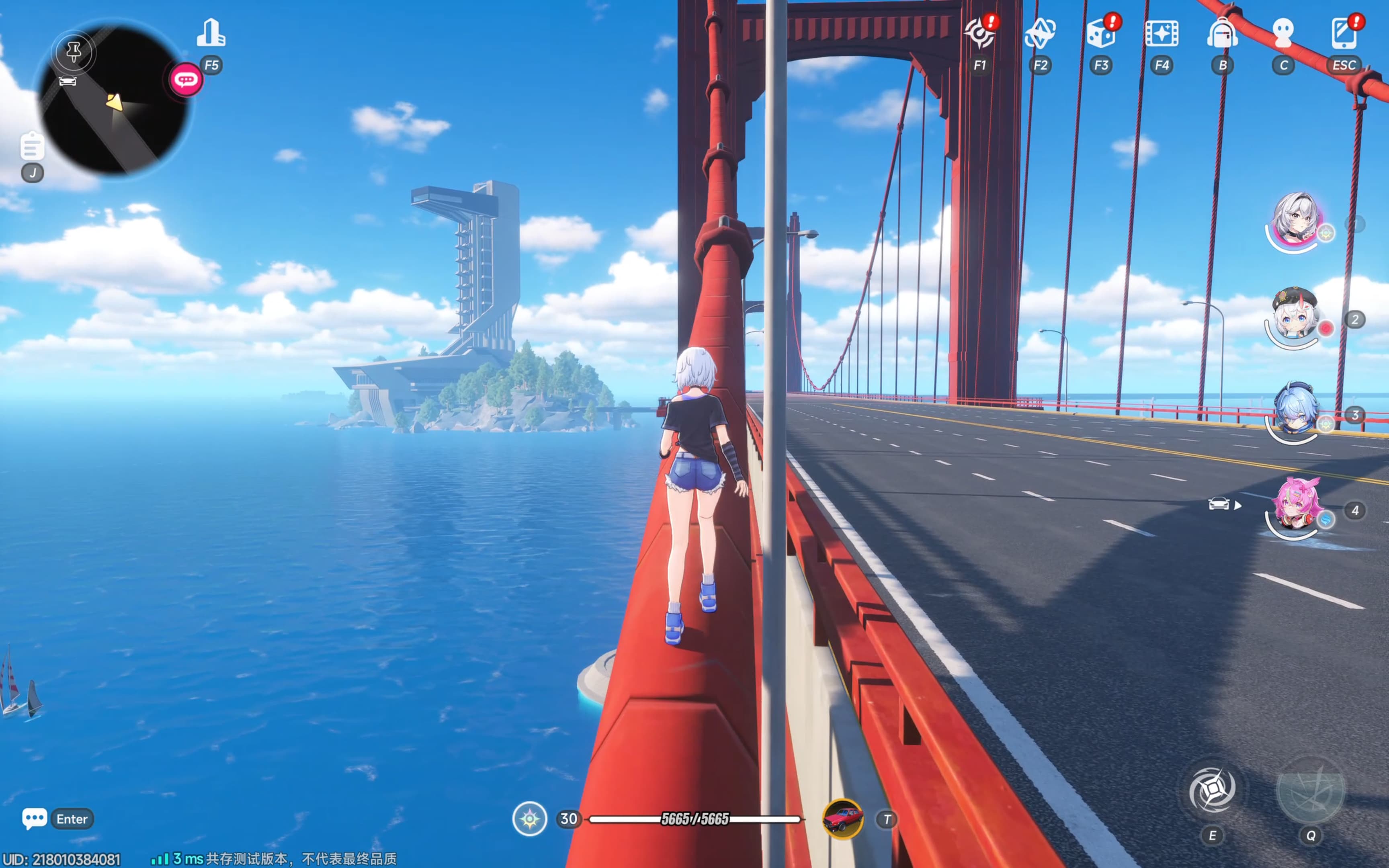Viewport: 1389px width, 868px height.
Task: Open the swirl target menu icon
Action: 979,33
